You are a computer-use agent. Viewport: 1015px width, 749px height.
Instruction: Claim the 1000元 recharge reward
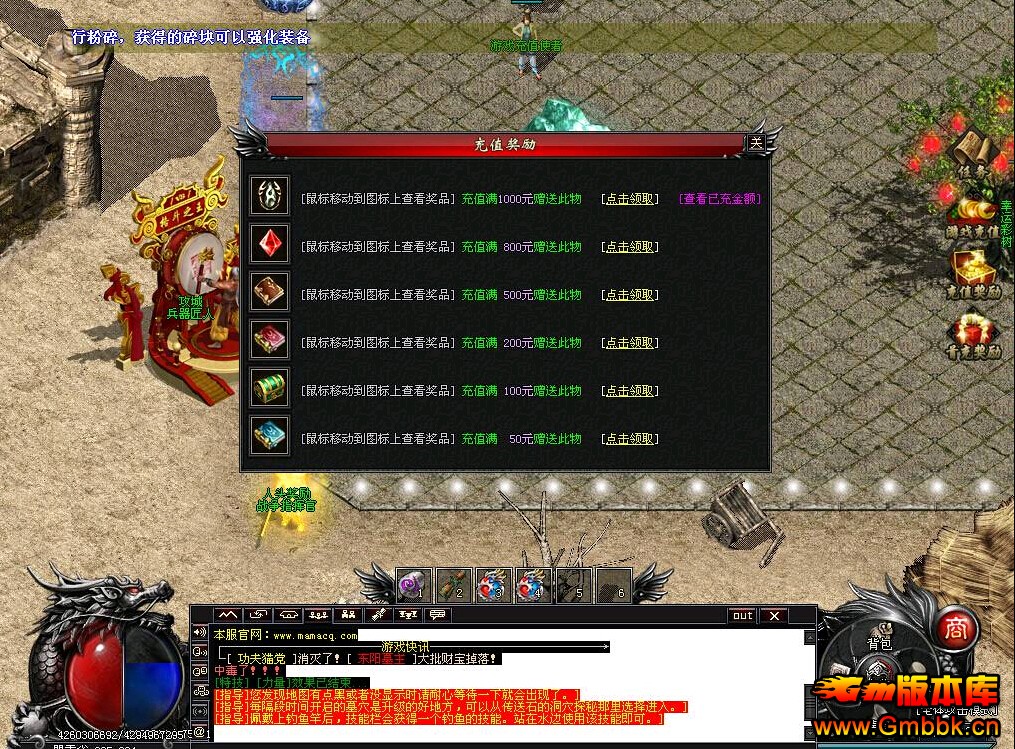coord(630,199)
